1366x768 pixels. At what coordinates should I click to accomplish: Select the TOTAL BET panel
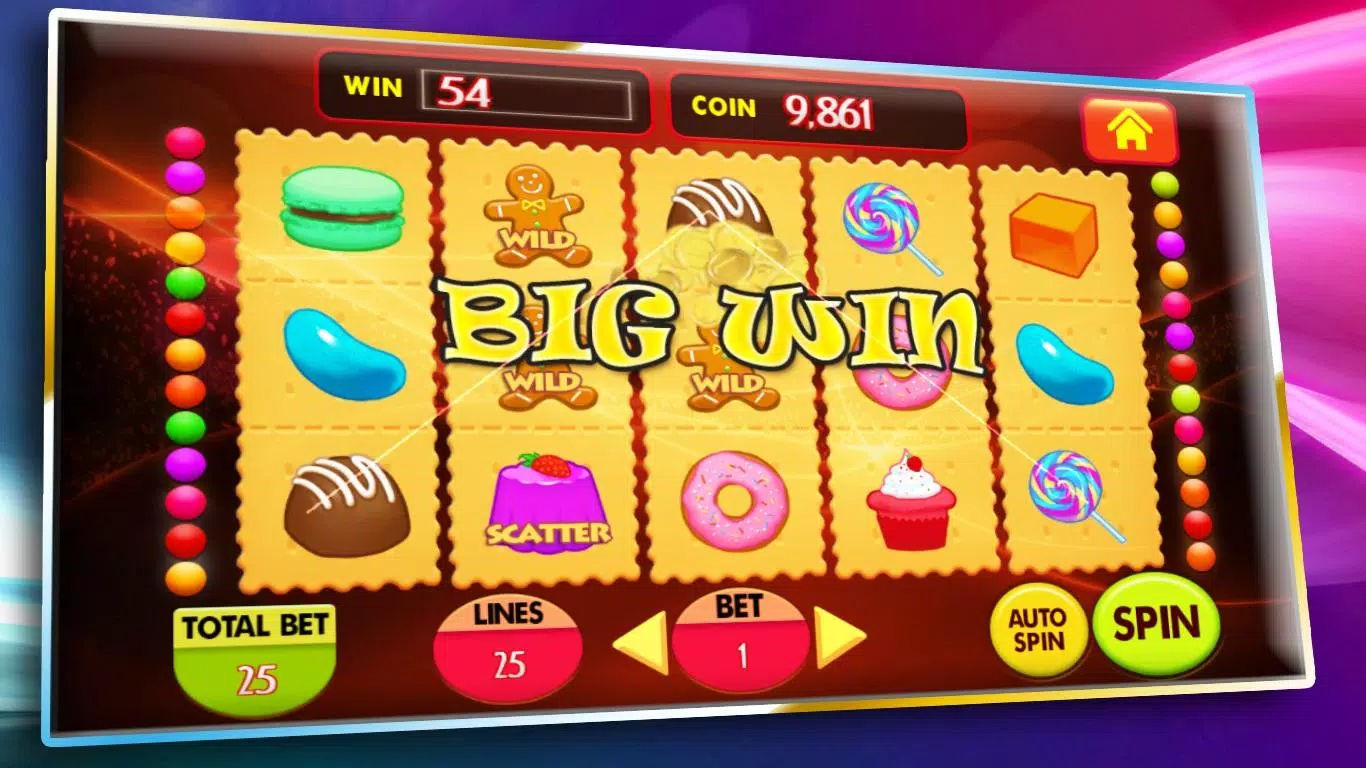tap(253, 640)
